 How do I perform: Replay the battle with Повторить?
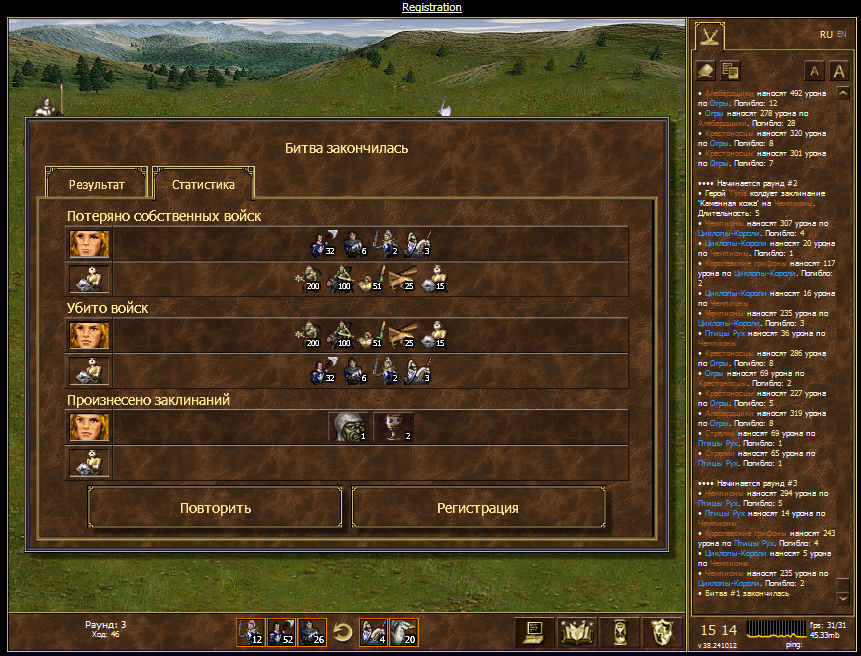(216, 508)
